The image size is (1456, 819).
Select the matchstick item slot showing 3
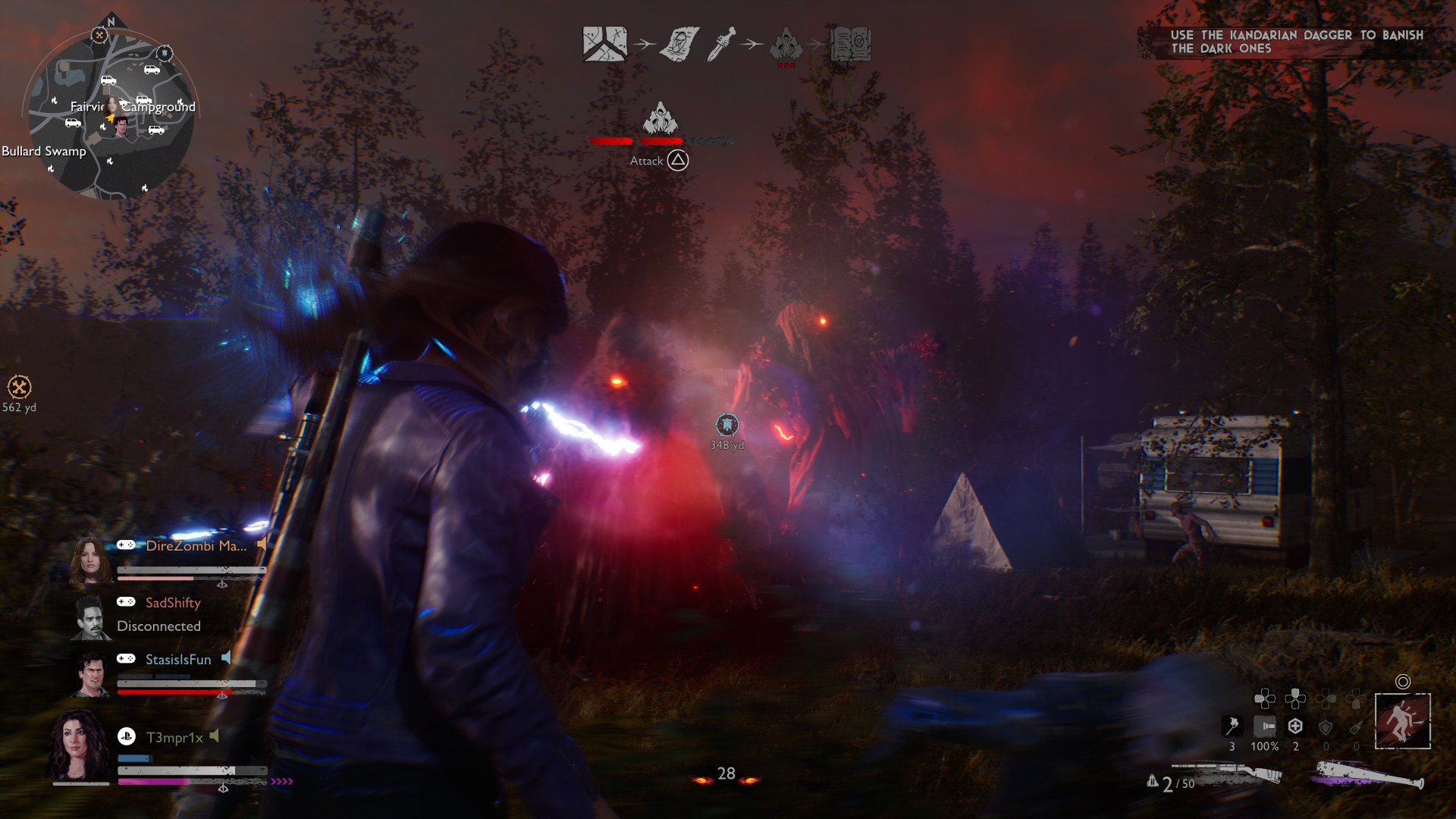1232,726
